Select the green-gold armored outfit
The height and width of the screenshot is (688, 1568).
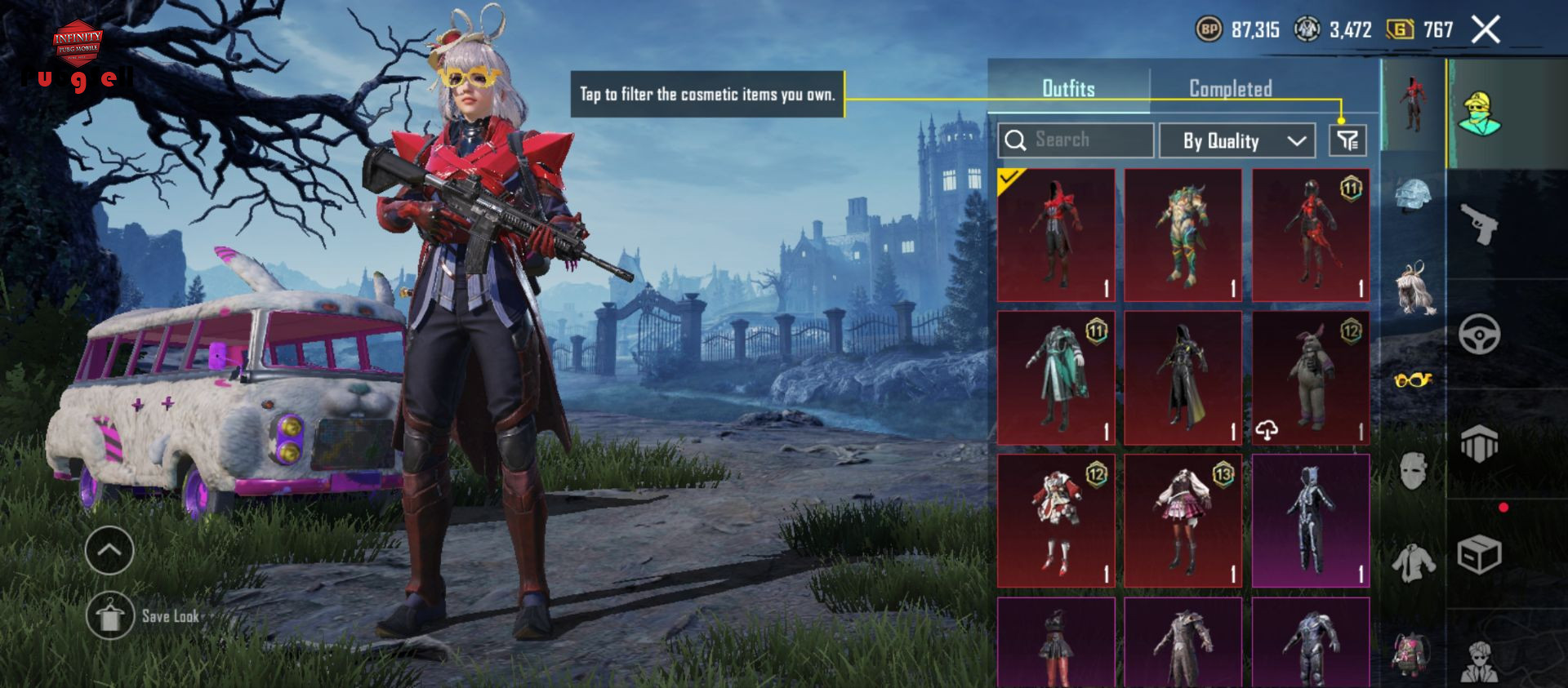(x=1183, y=236)
